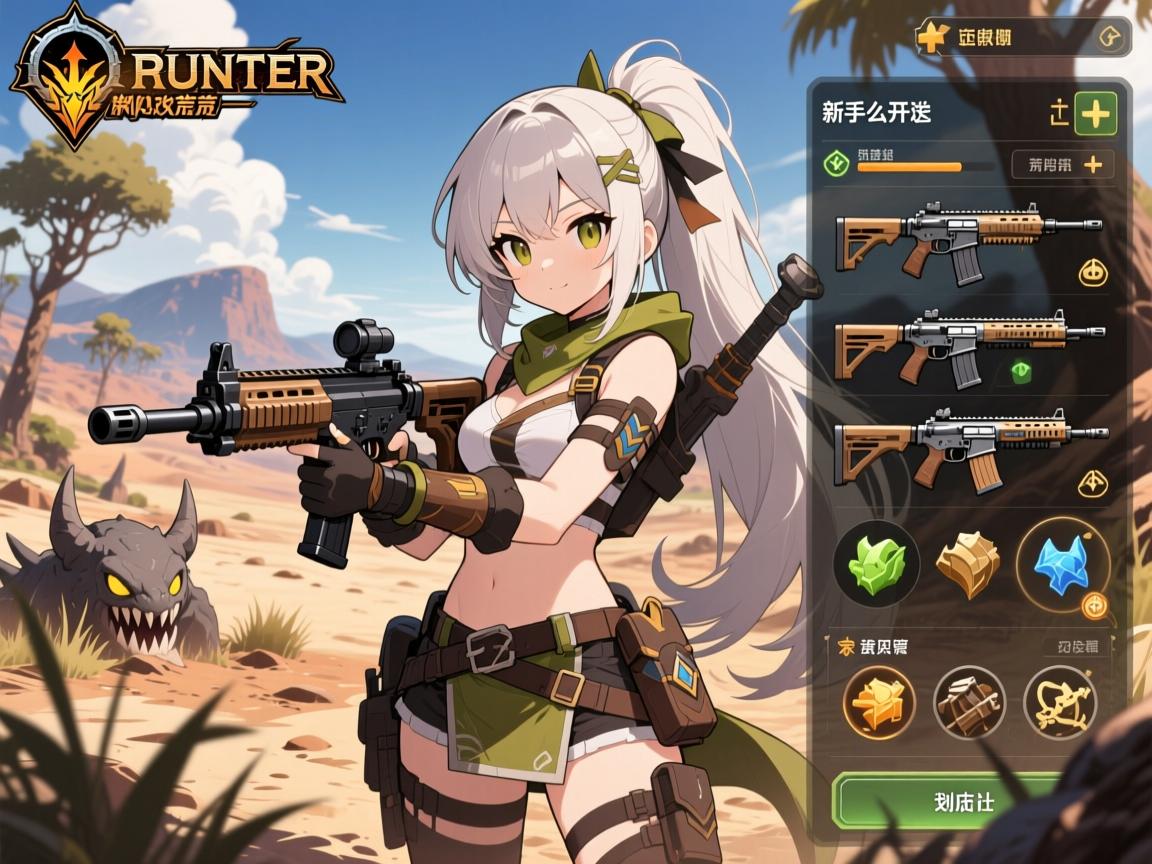Select the brown wood bundle icon

point(969,701)
